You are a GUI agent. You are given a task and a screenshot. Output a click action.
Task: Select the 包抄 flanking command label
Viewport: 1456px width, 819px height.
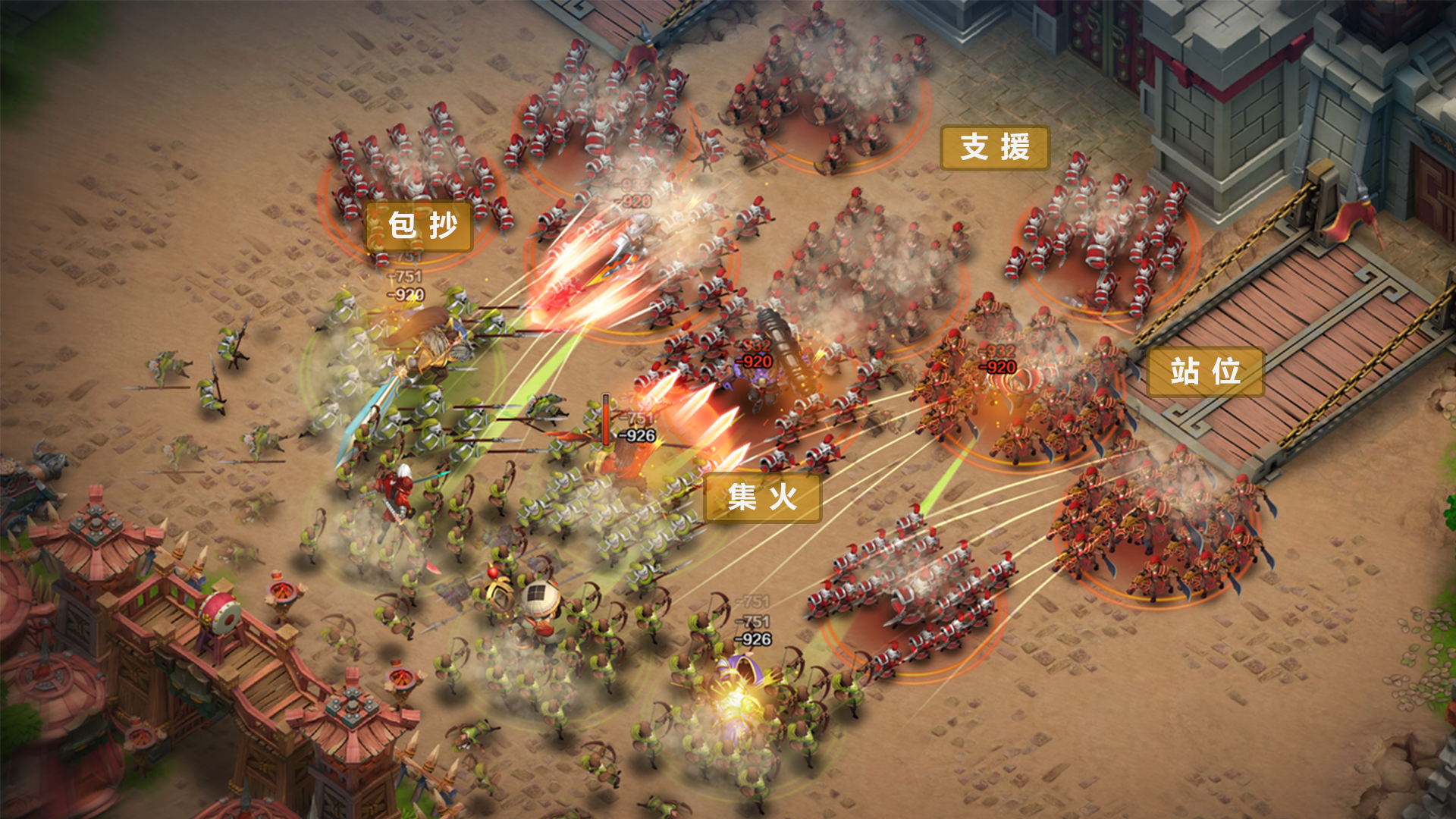point(422,226)
